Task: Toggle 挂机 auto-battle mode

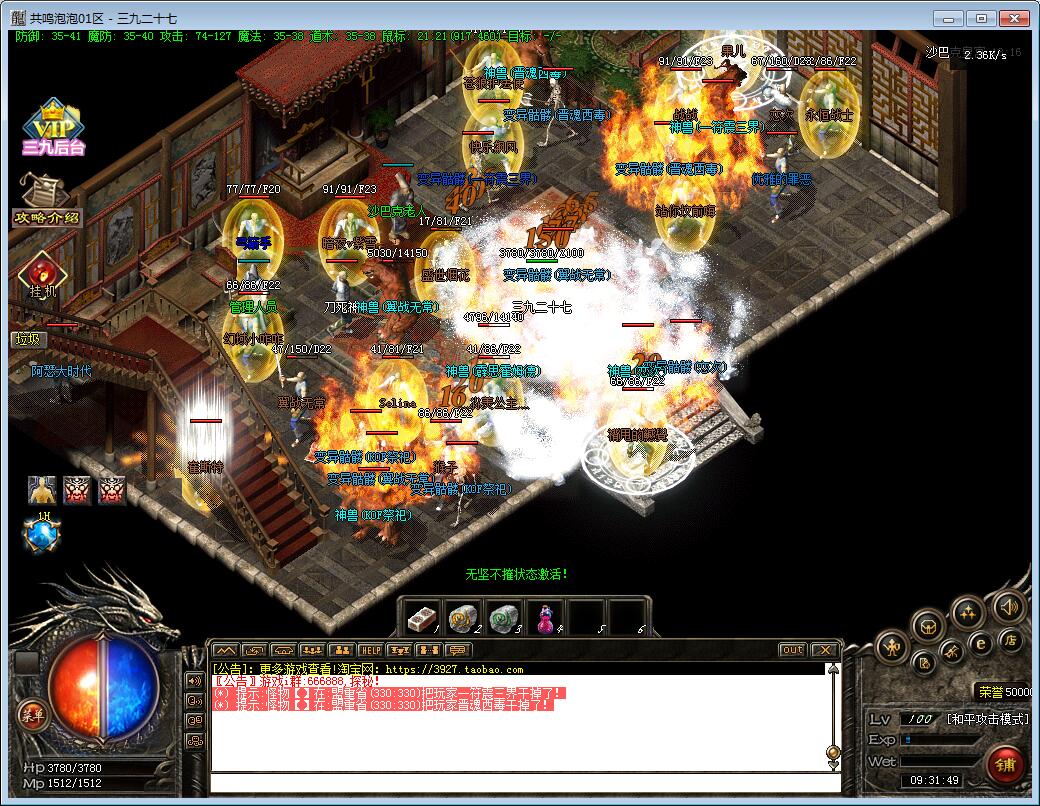Action: (x=43, y=277)
